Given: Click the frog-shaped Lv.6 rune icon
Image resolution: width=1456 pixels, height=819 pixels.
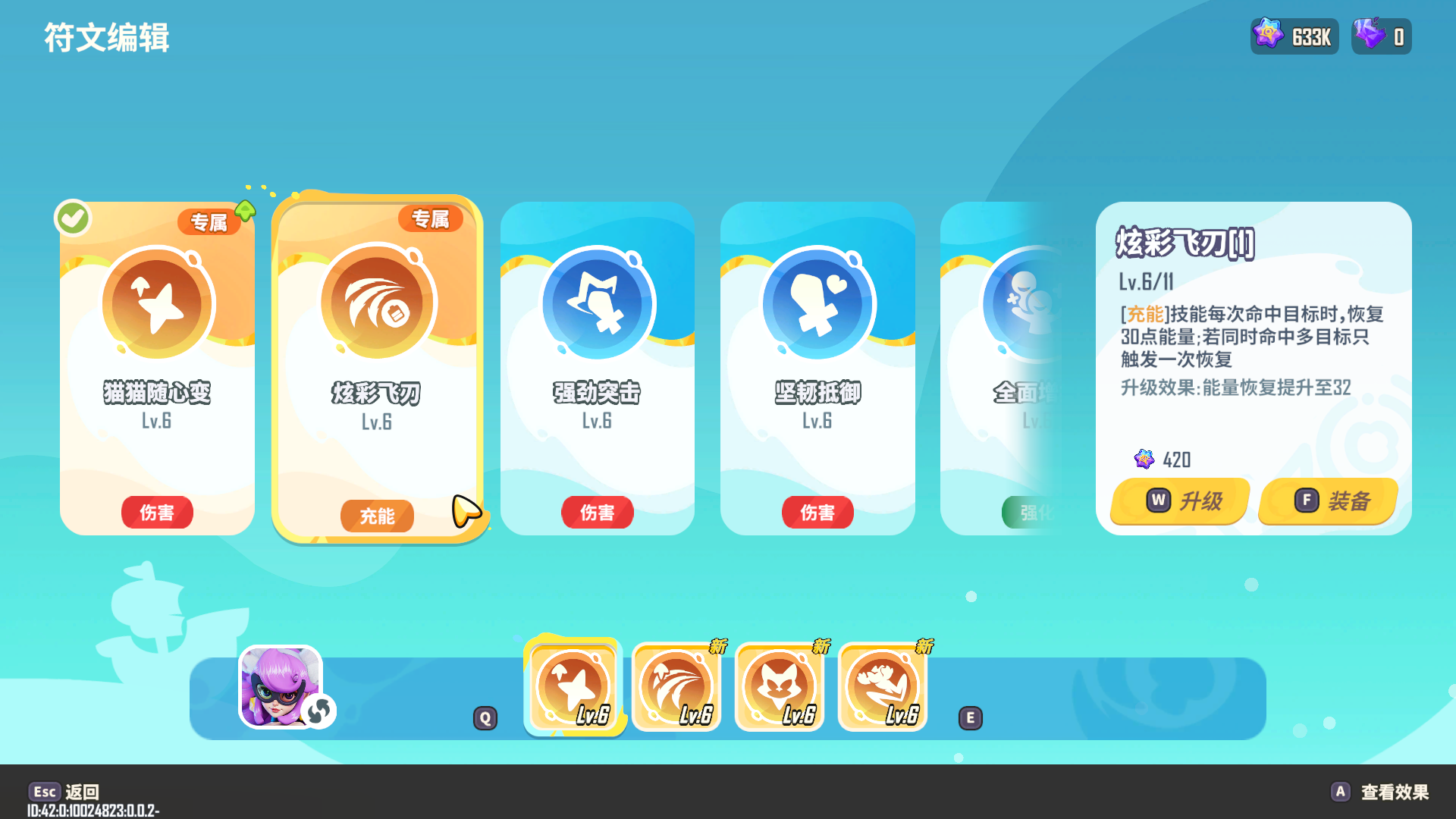Looking at the screenshot, I should 883,685.
